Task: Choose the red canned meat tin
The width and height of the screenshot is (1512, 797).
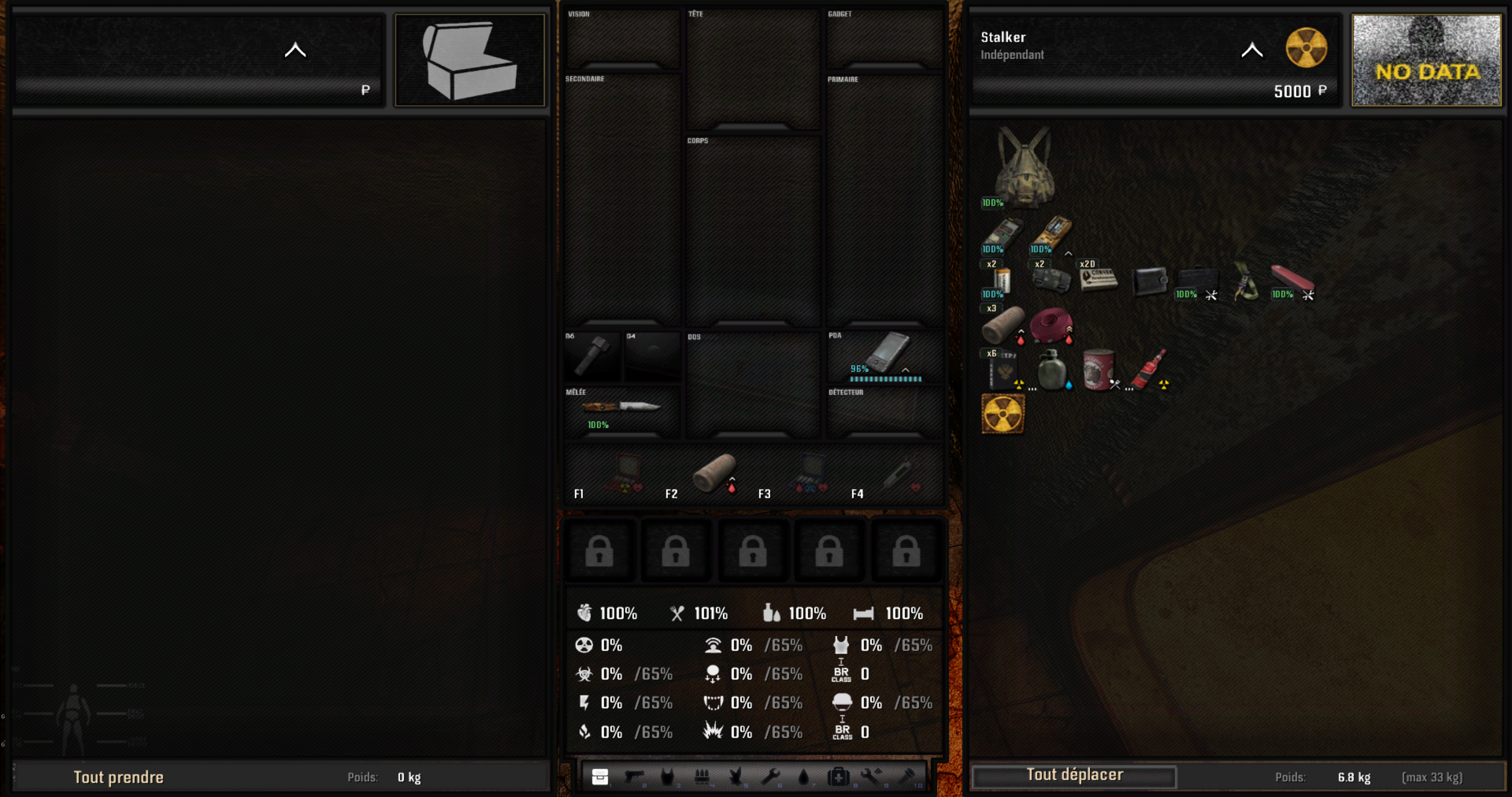Action: (1098, 370)
